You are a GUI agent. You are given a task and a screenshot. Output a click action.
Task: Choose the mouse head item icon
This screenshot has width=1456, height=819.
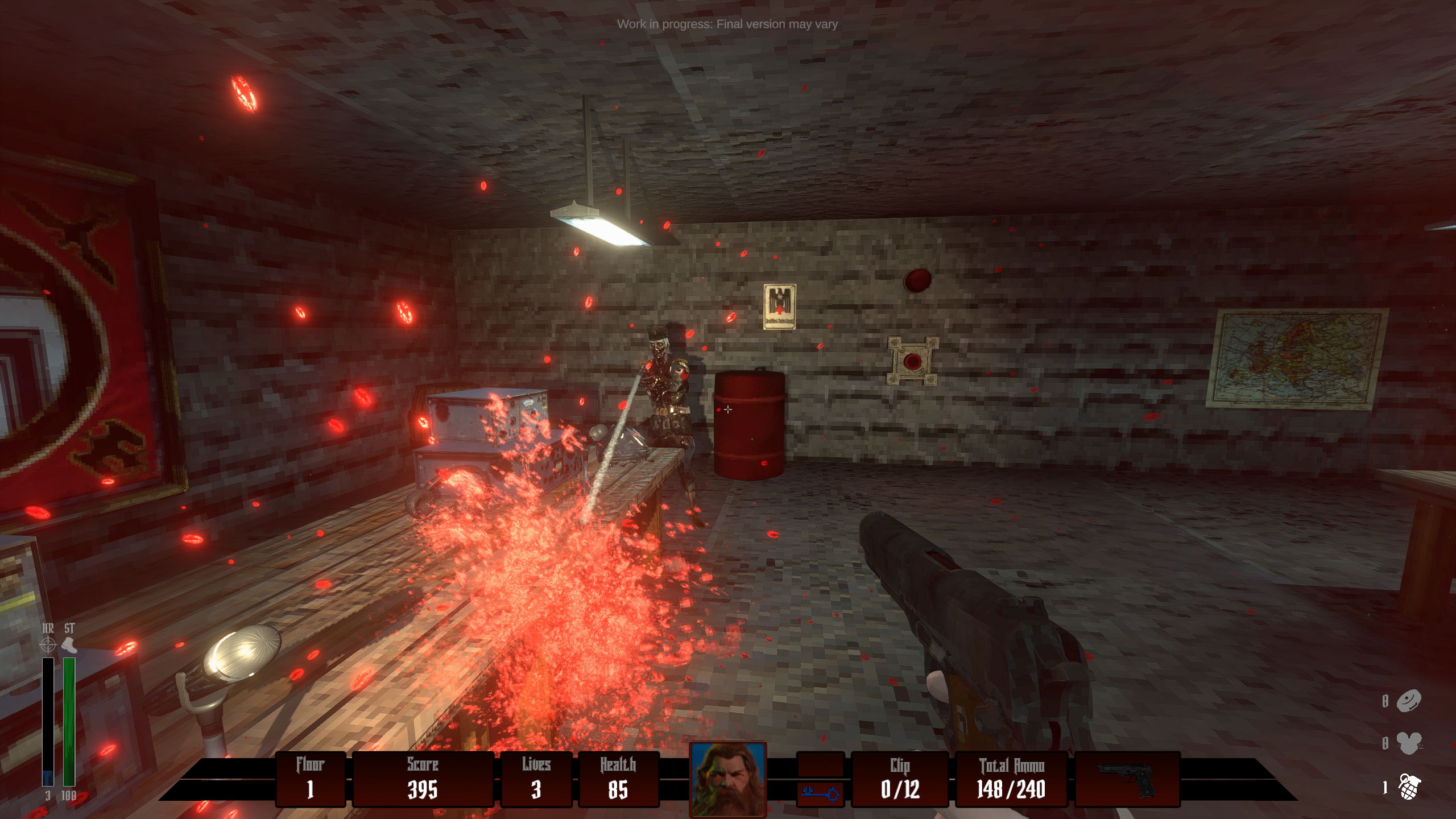pyautogui.click(x=1409, y=743)
